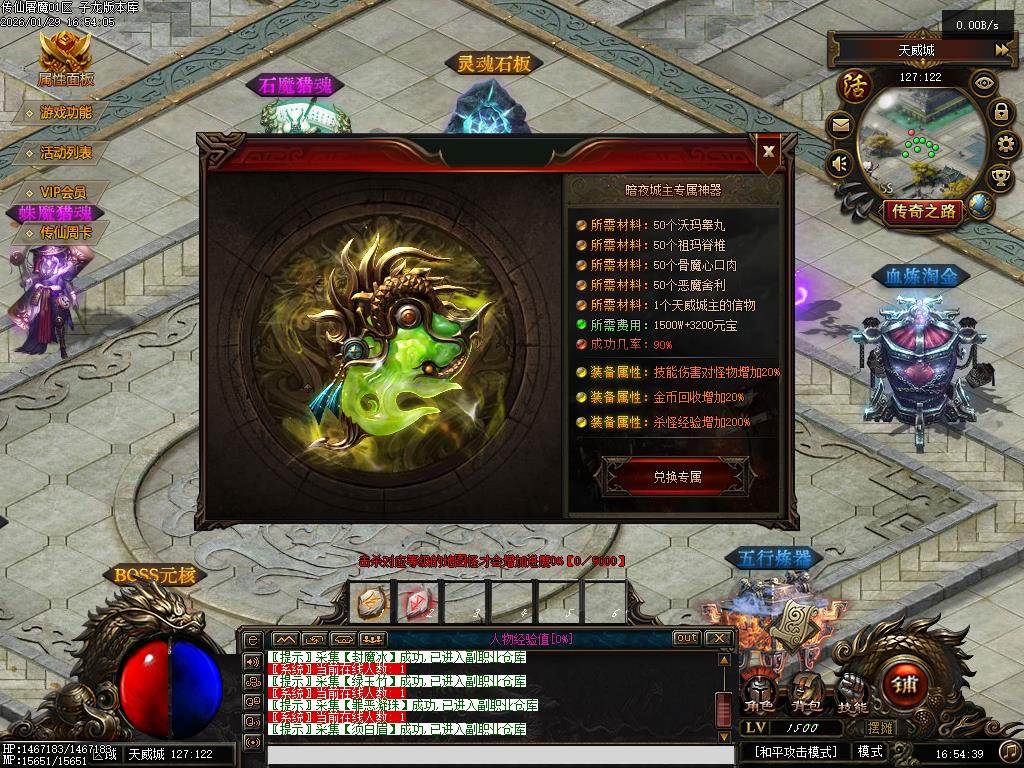Click the chat box's out button
The height and width of the screenshot is (768, 1024).
pyautogui.click(x=687, y=638)
